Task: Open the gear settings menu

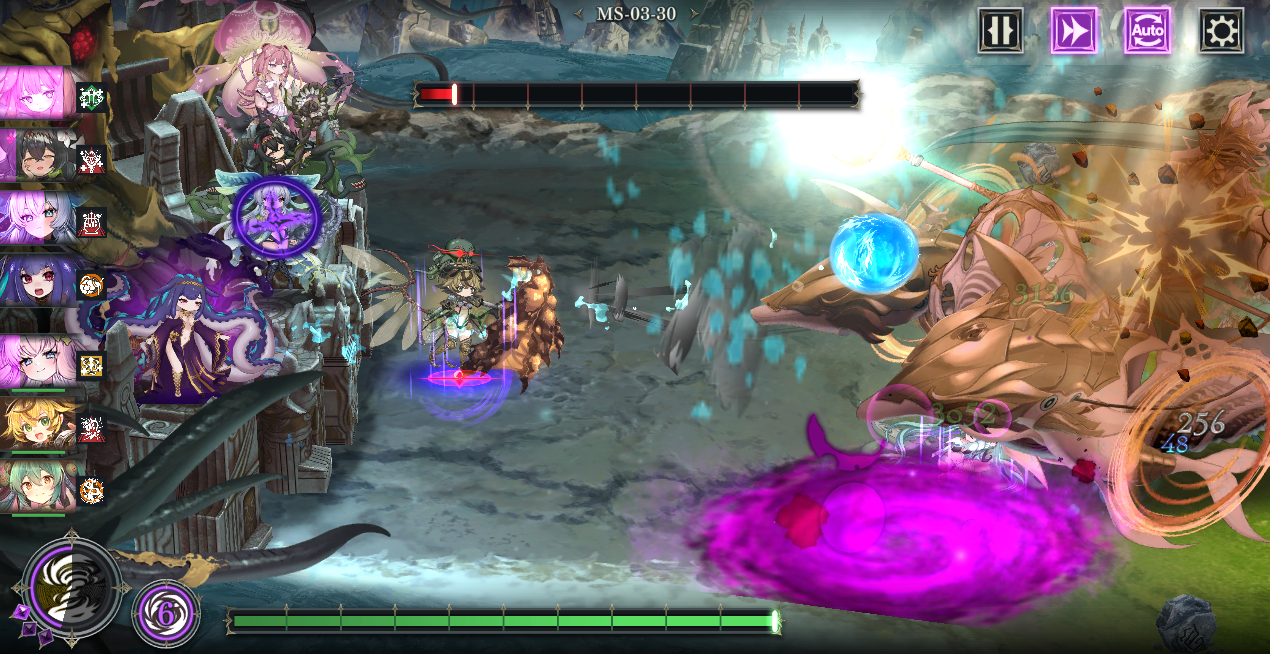Action: (1221, 31)
